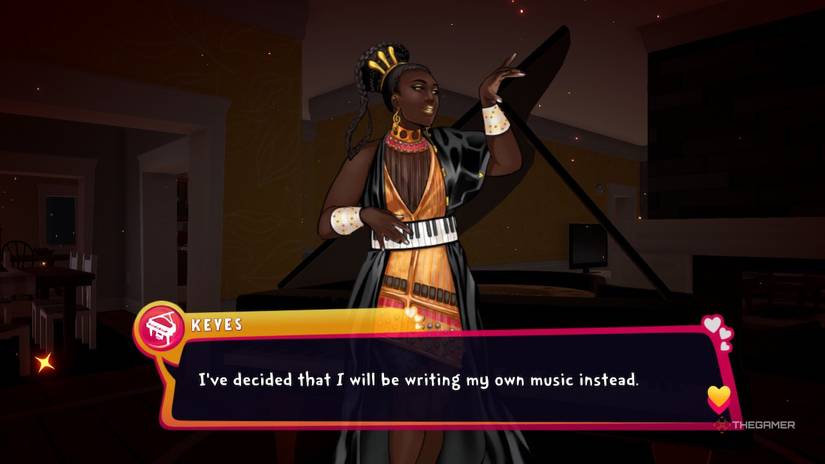The height and width of the screenshot is (464, 825).
Task: Click the dialogue box to continue
Action: (x=440, y=380)
